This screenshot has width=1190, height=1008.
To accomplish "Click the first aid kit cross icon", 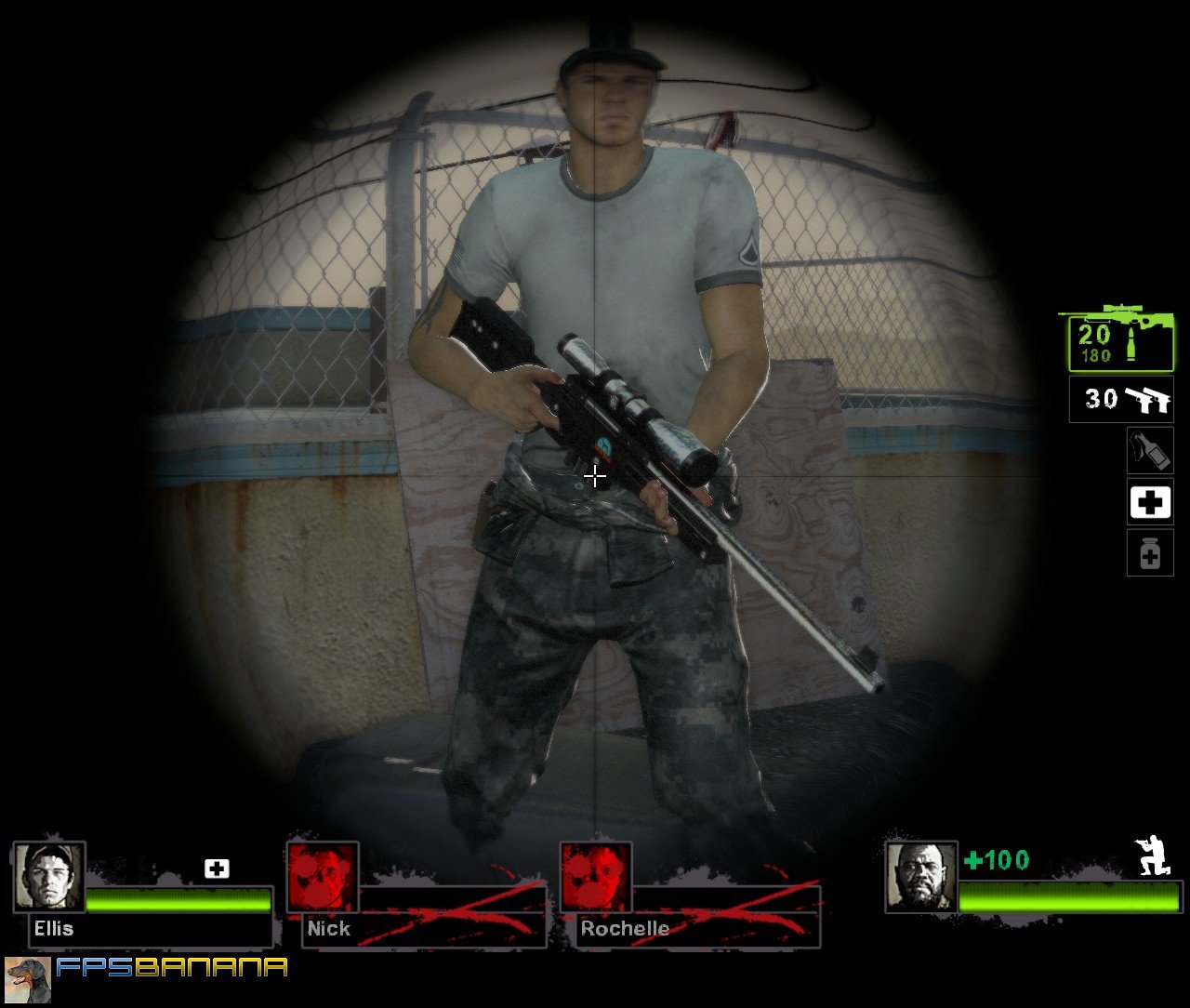I will click(1149, 502).
